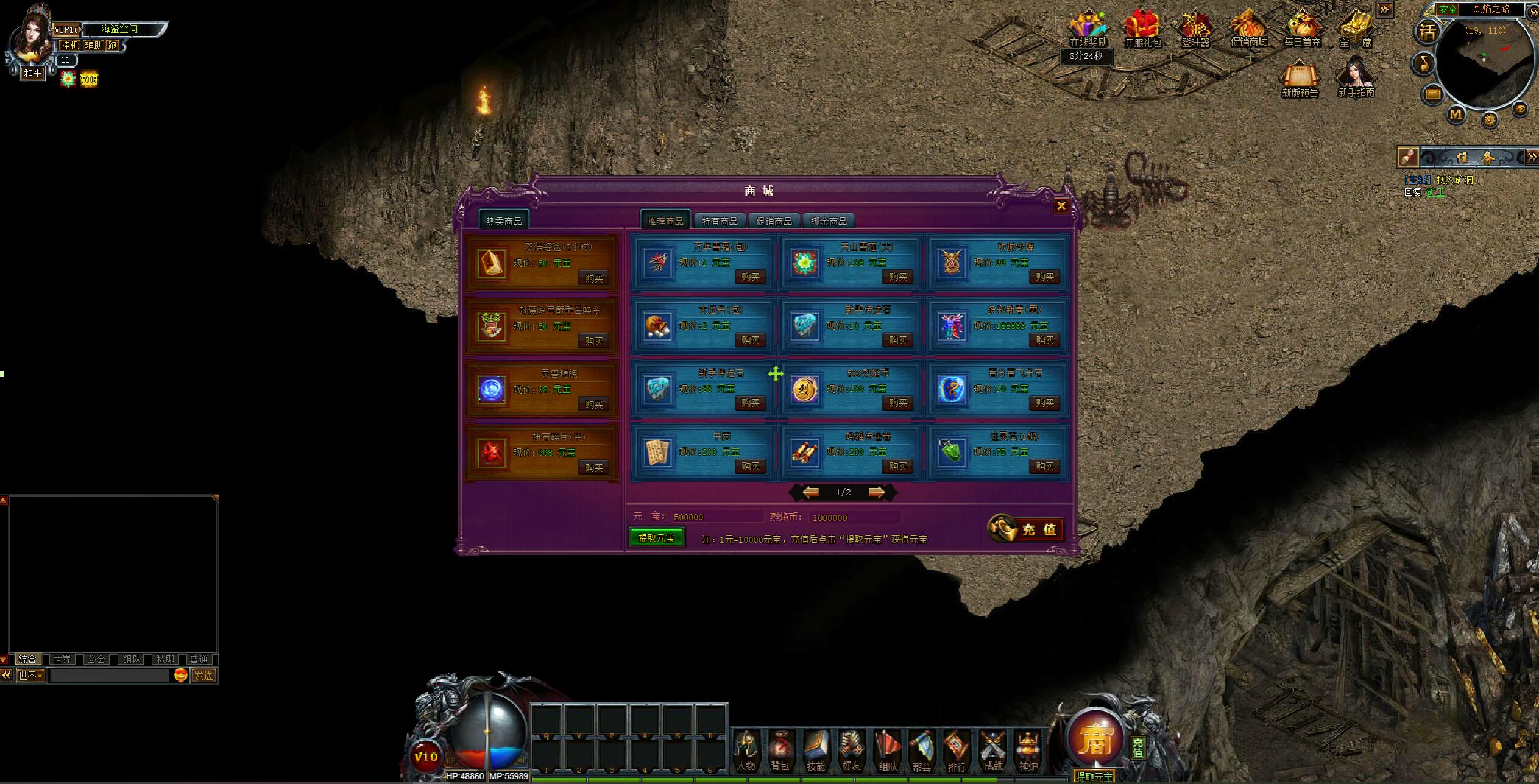
Task: Open the 开服礼包 gift pack icon
Action: point(1142,29)
